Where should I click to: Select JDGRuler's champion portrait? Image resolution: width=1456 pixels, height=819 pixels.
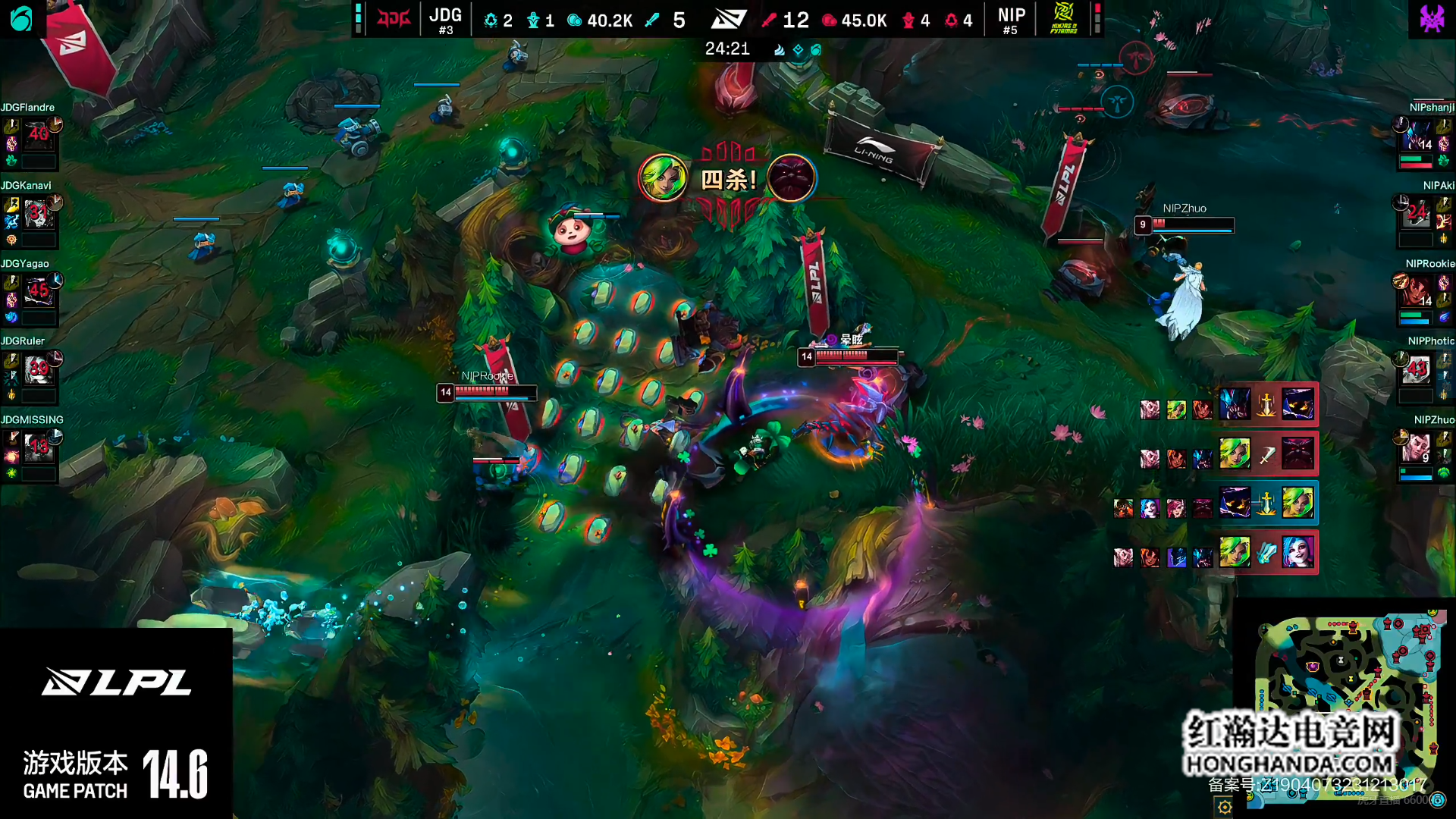point(38,369)
